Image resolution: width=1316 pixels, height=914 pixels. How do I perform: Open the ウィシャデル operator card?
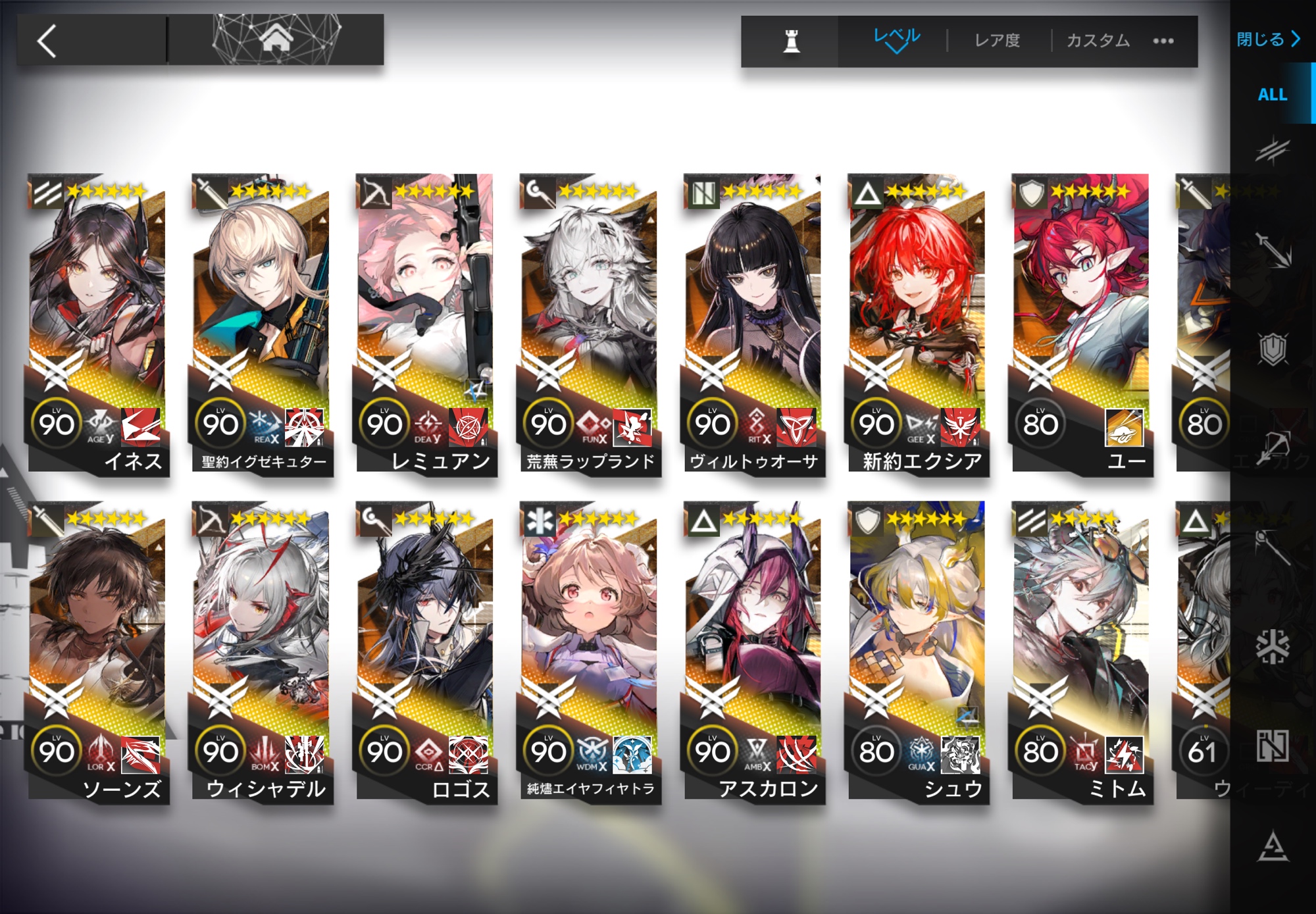coord(261,651)
